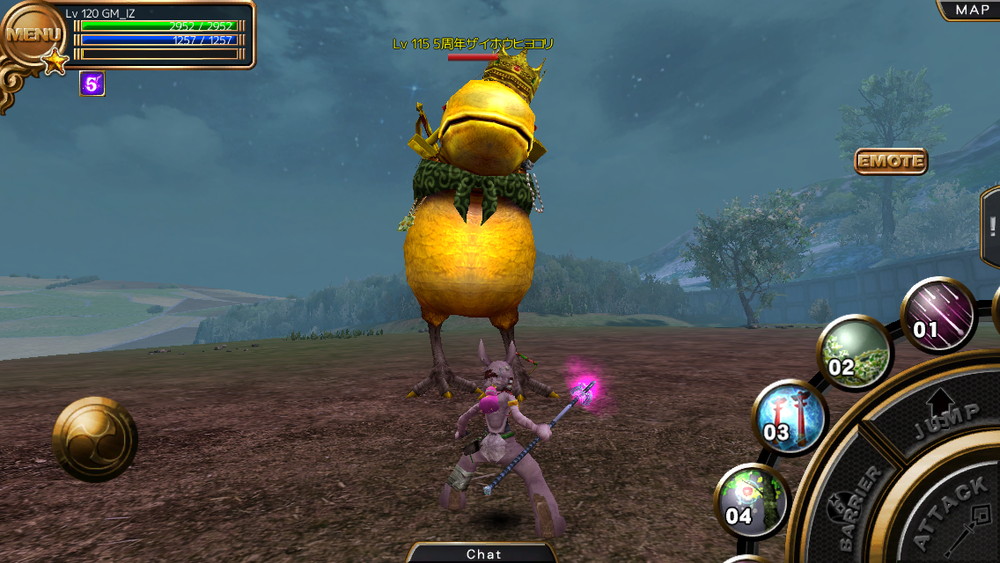This screenshot has width=1000, height=563.
Task: Cast skill slot 04
Action: 751,500
